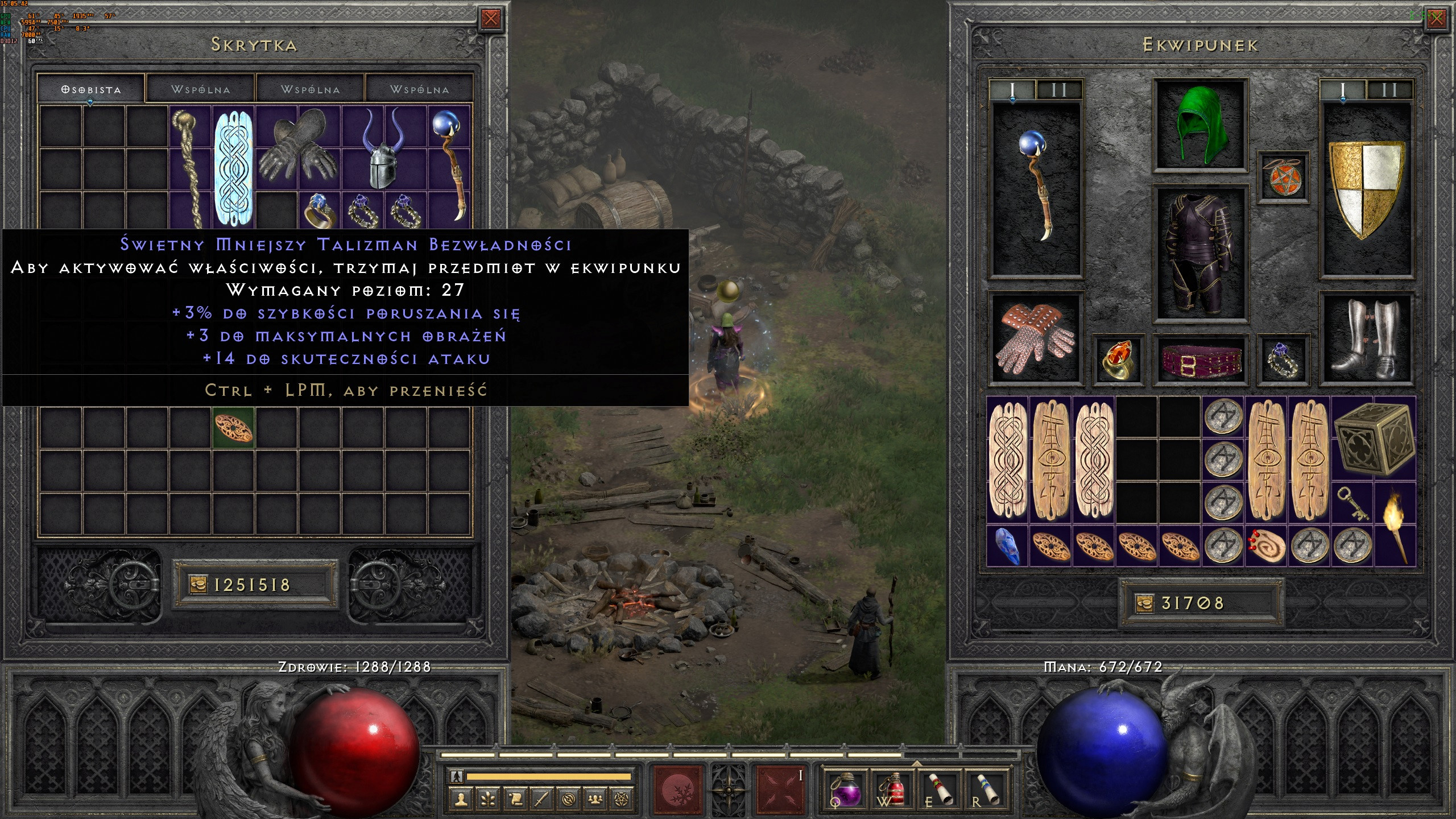
Task: Select the equipped chain gloves
Action: 1035,339
